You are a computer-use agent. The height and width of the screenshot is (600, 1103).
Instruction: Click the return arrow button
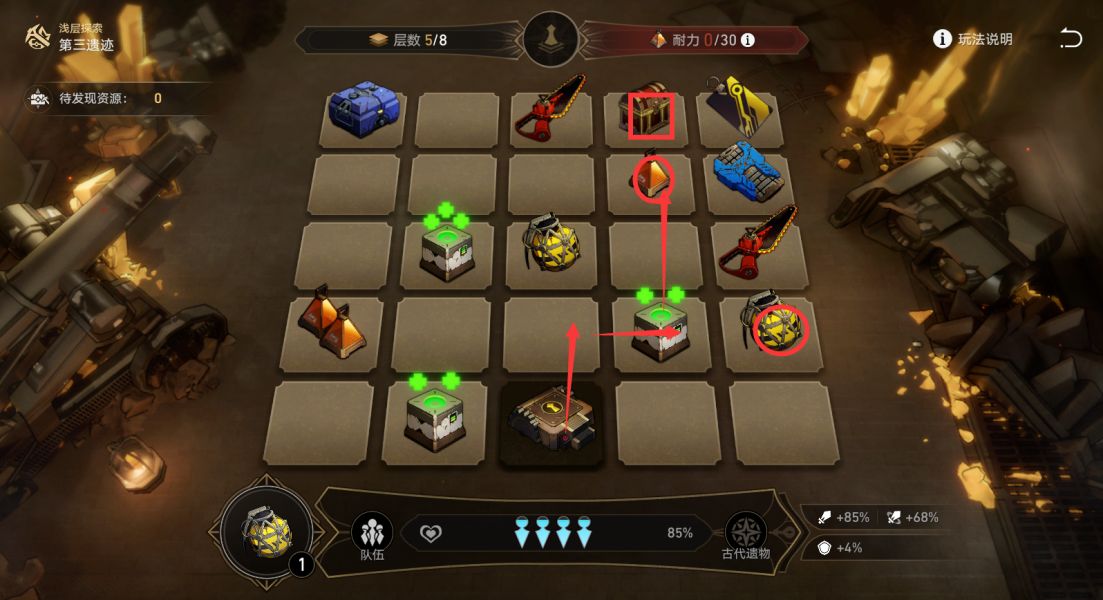(1070, 39)
